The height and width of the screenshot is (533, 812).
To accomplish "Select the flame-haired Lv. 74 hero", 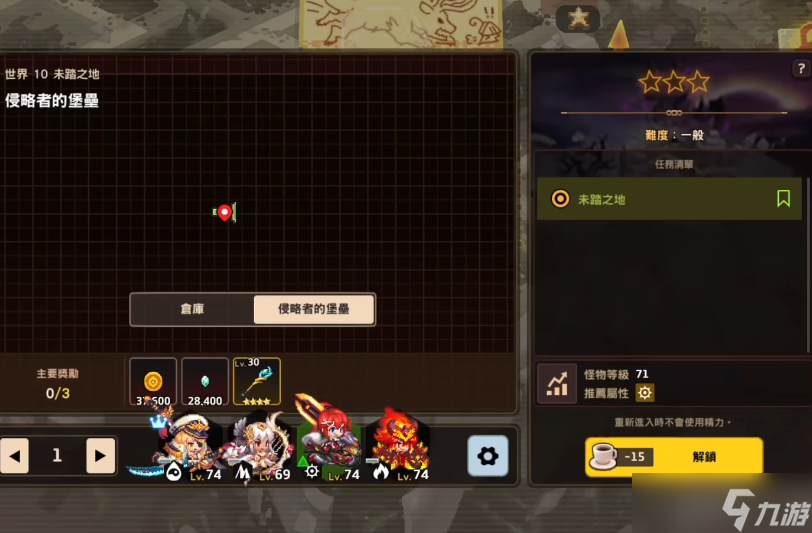I will click(400, 447).
